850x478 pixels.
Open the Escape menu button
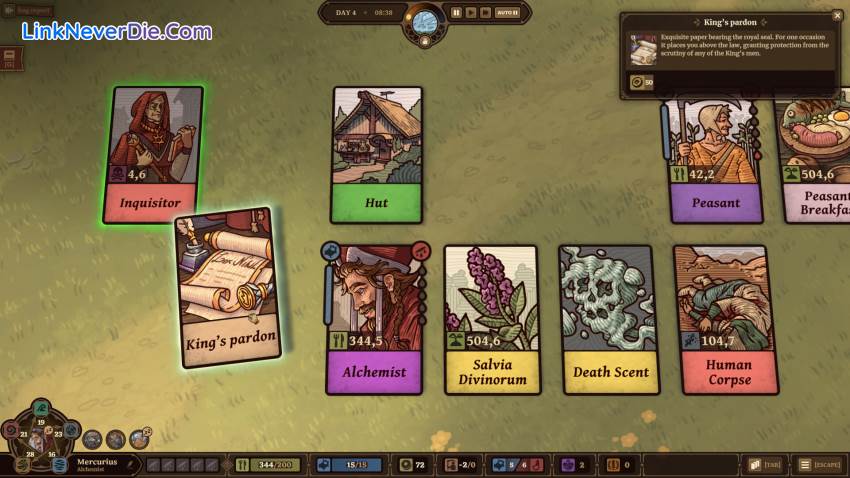pyautogui.click(x=819, y=465)
